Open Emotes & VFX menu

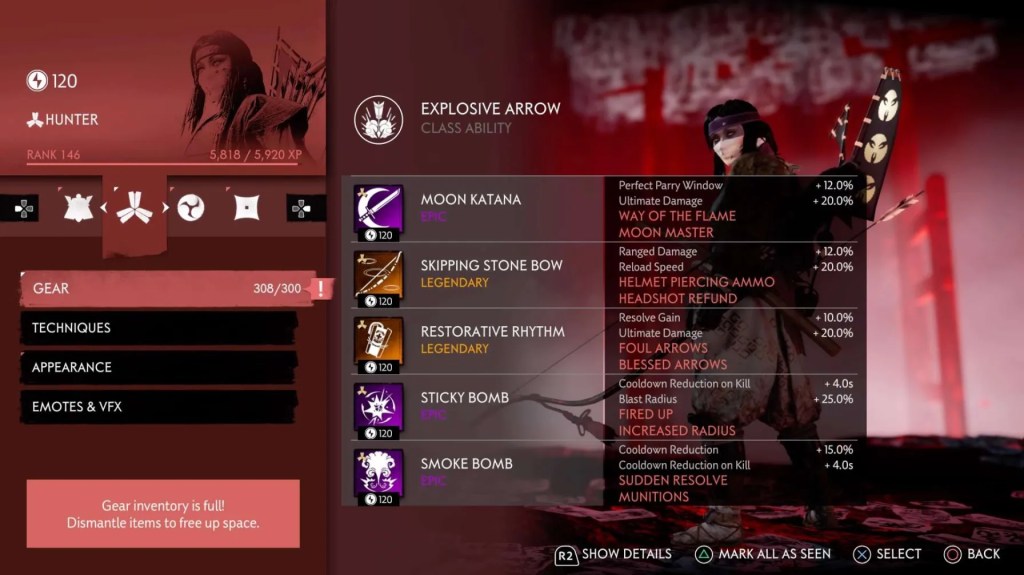[x=160, y=407]
